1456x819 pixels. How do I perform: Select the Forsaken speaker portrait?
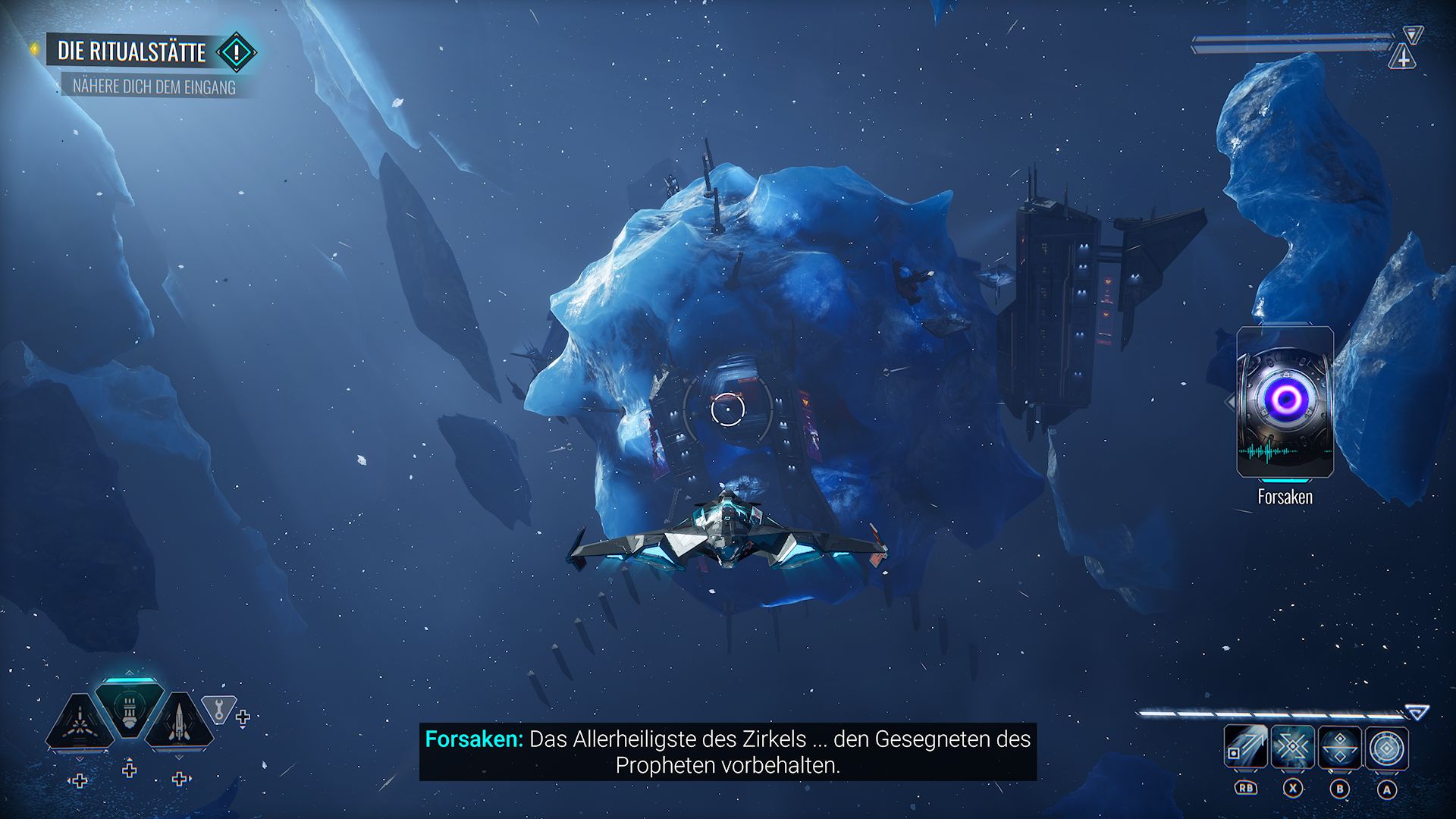[1285, 402]
